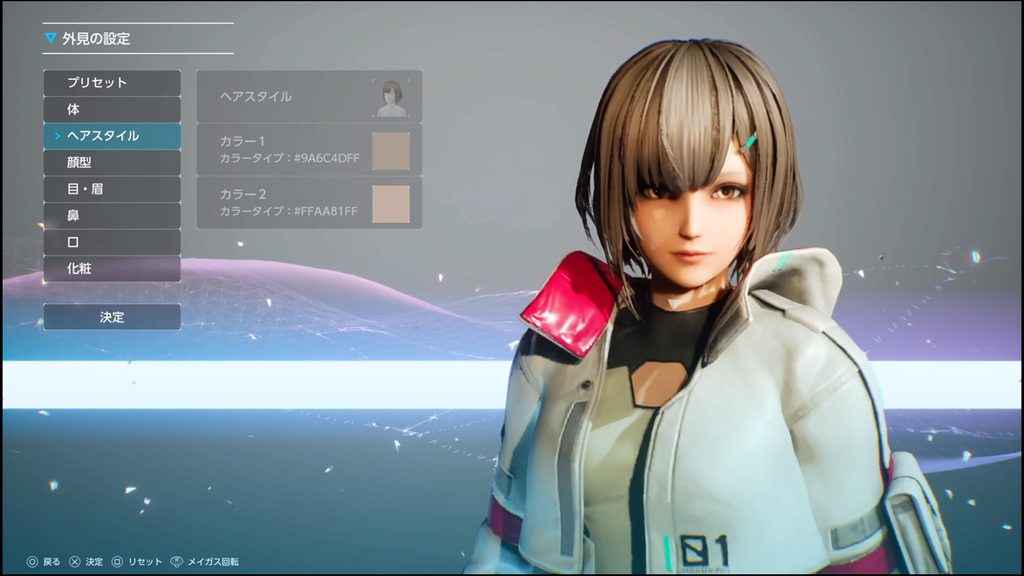
Task: Choose the 化粧 makeup category
Action: tap(112, 268)
